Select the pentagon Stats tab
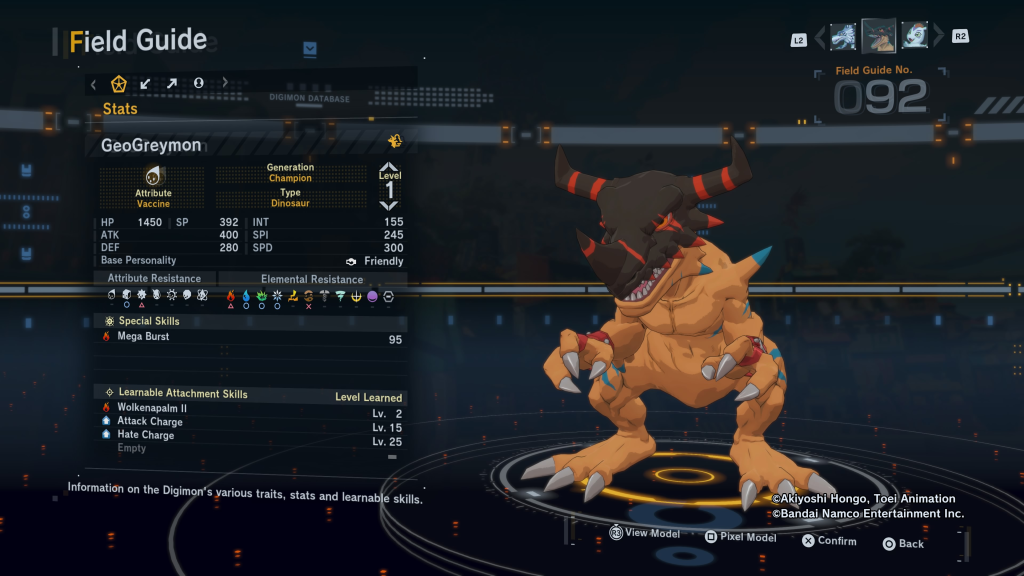Screen dimensions: 1024x576 (x=118, y=83)
